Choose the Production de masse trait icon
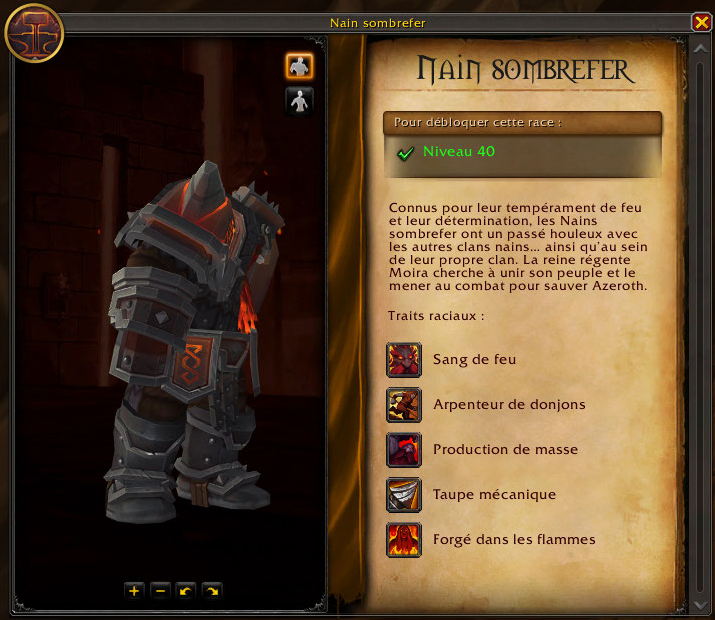715x620 pixels. pyautogui.click(x=404, y=450)
